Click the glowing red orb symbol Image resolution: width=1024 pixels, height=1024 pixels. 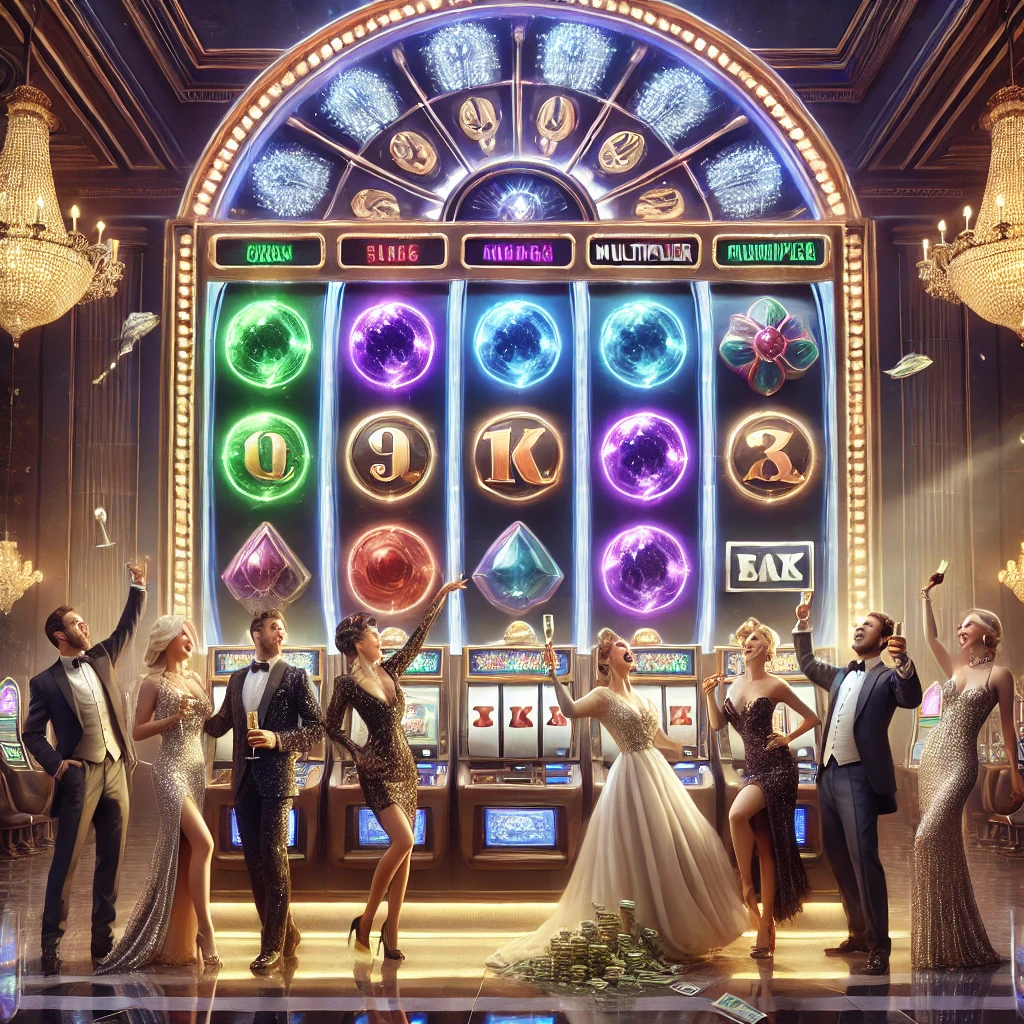391,568
